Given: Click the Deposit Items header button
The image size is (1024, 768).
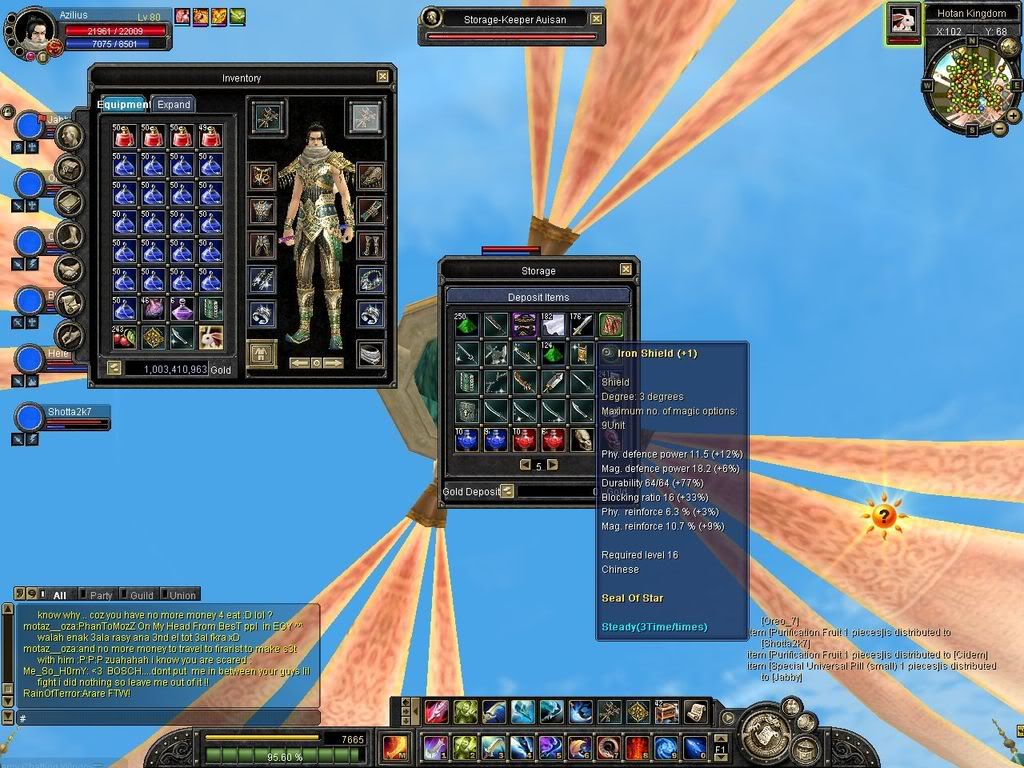Looking at the screenshot, I should (x=538, y=297).
